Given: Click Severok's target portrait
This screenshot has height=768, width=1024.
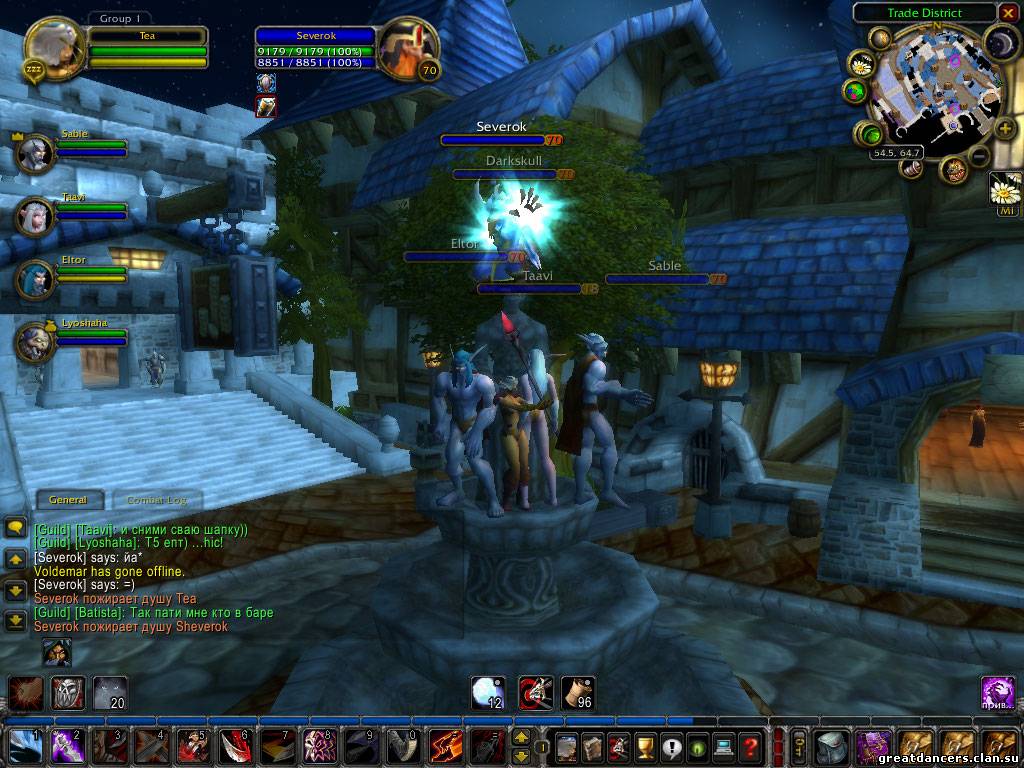Looking at the screenshot, I should [x=408, y=47].
